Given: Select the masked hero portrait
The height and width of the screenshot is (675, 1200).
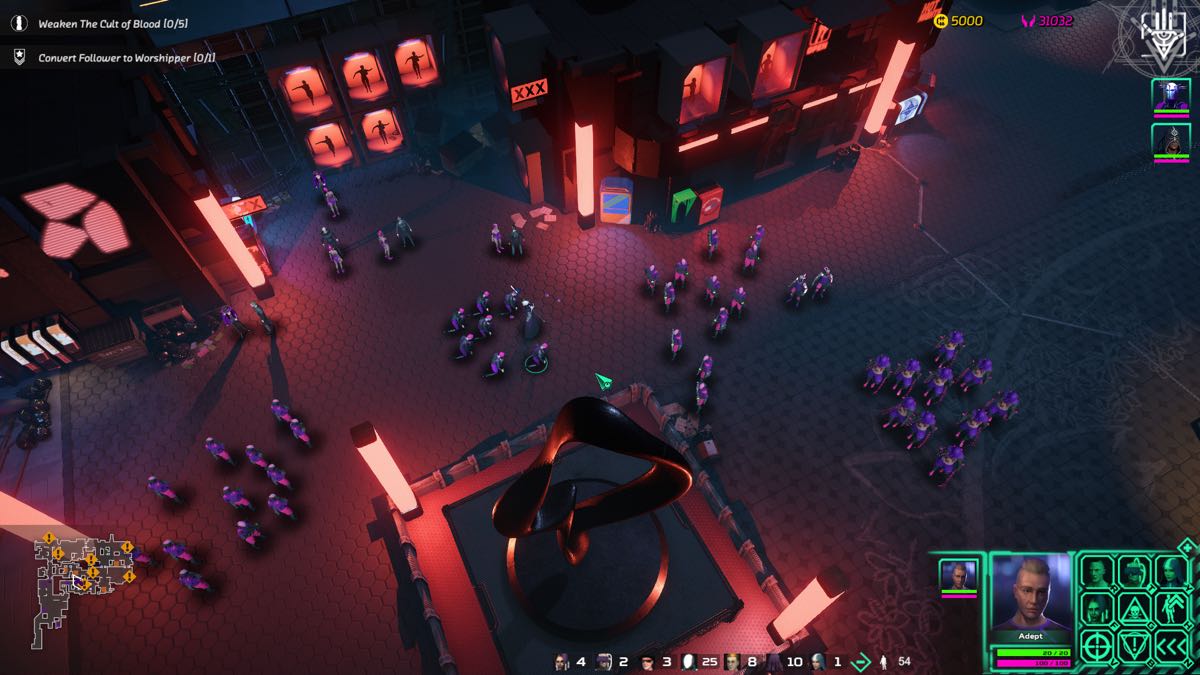Looking at the screenshot, I should pos(1170,96).
